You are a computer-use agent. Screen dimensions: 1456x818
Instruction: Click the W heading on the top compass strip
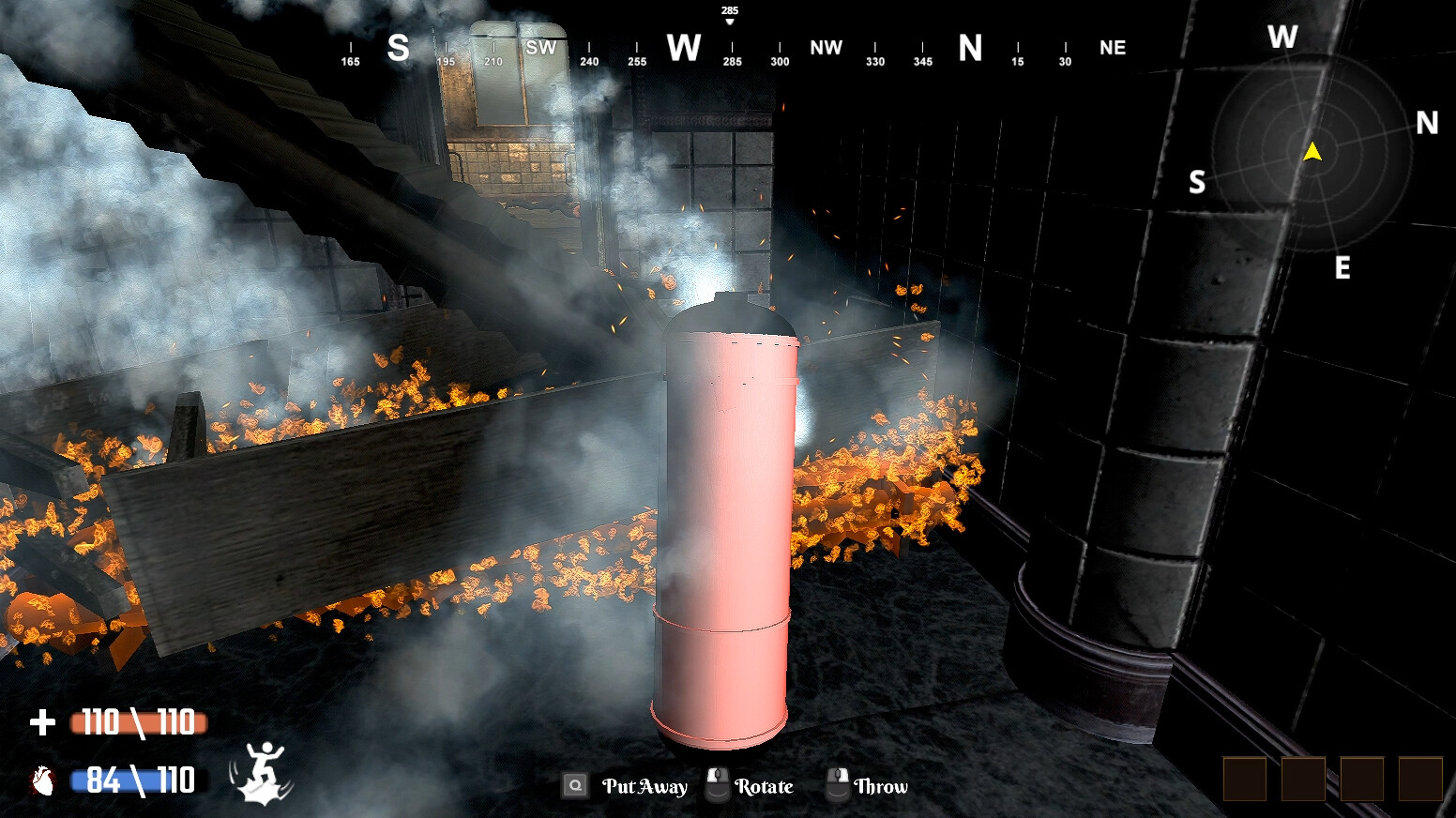tap(682, 46)
